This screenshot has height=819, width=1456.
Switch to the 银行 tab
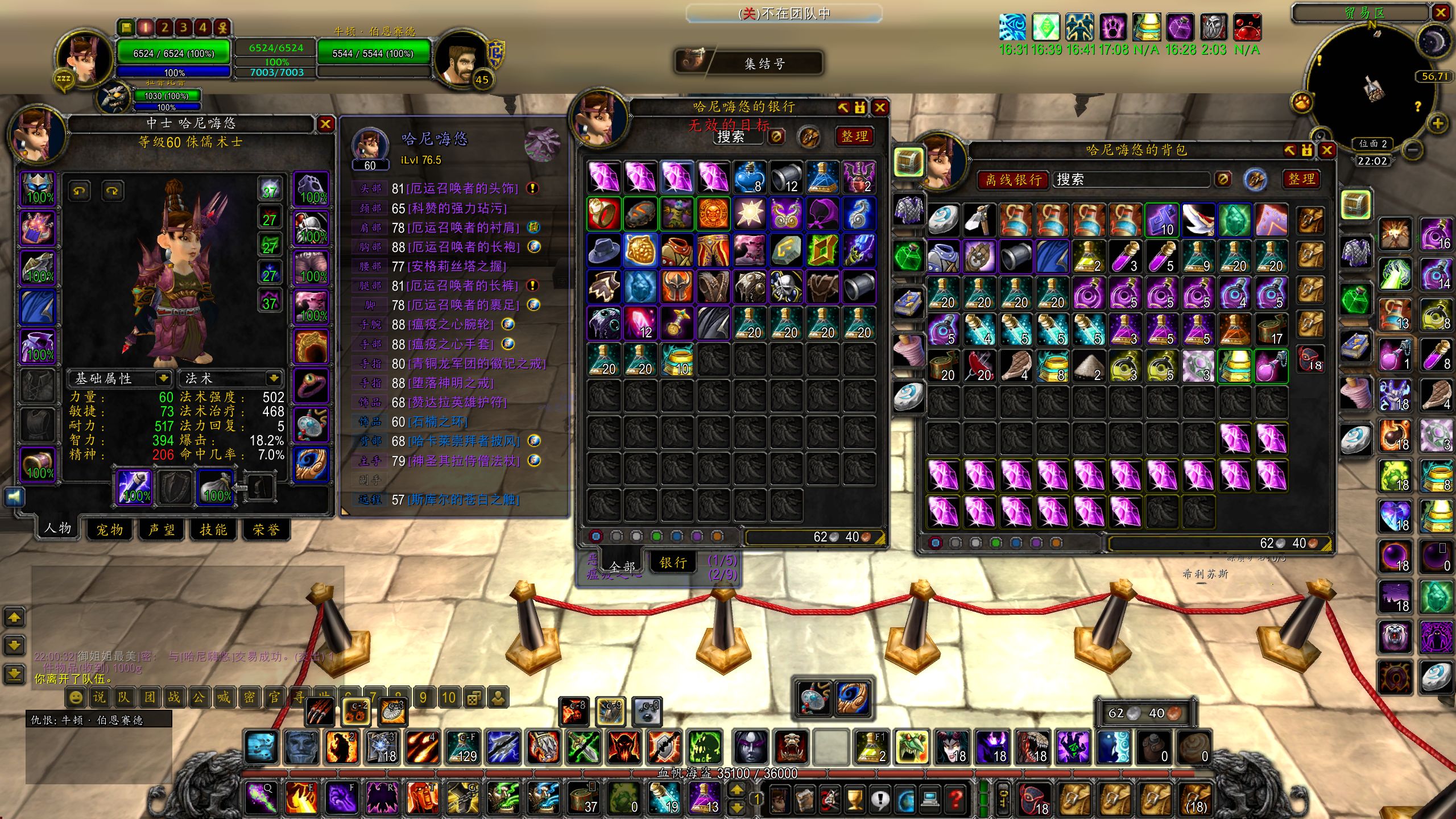(673, 562)
